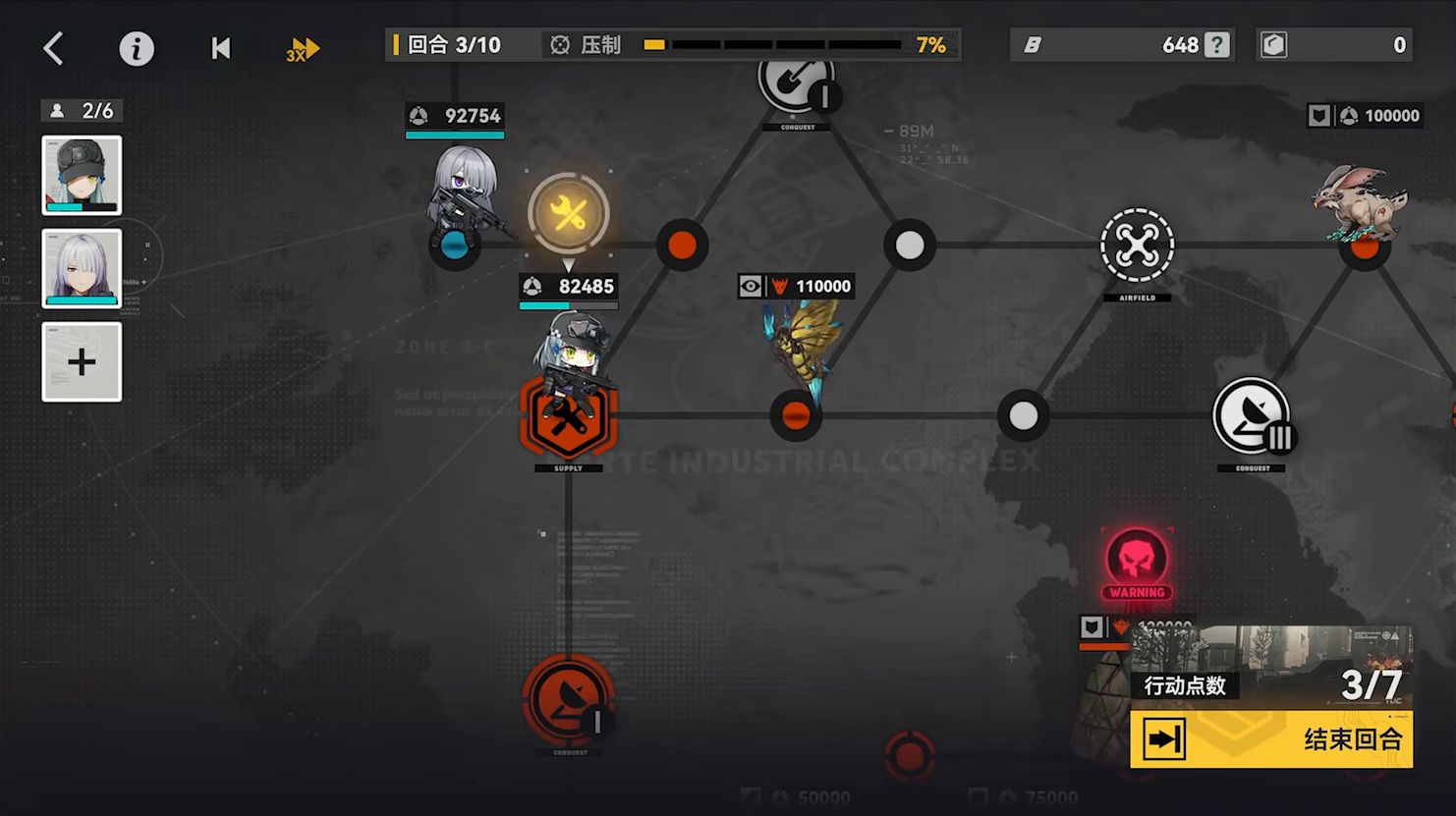
Task: Select the Airfield drone node
Action: click(x=1137, y=245)
